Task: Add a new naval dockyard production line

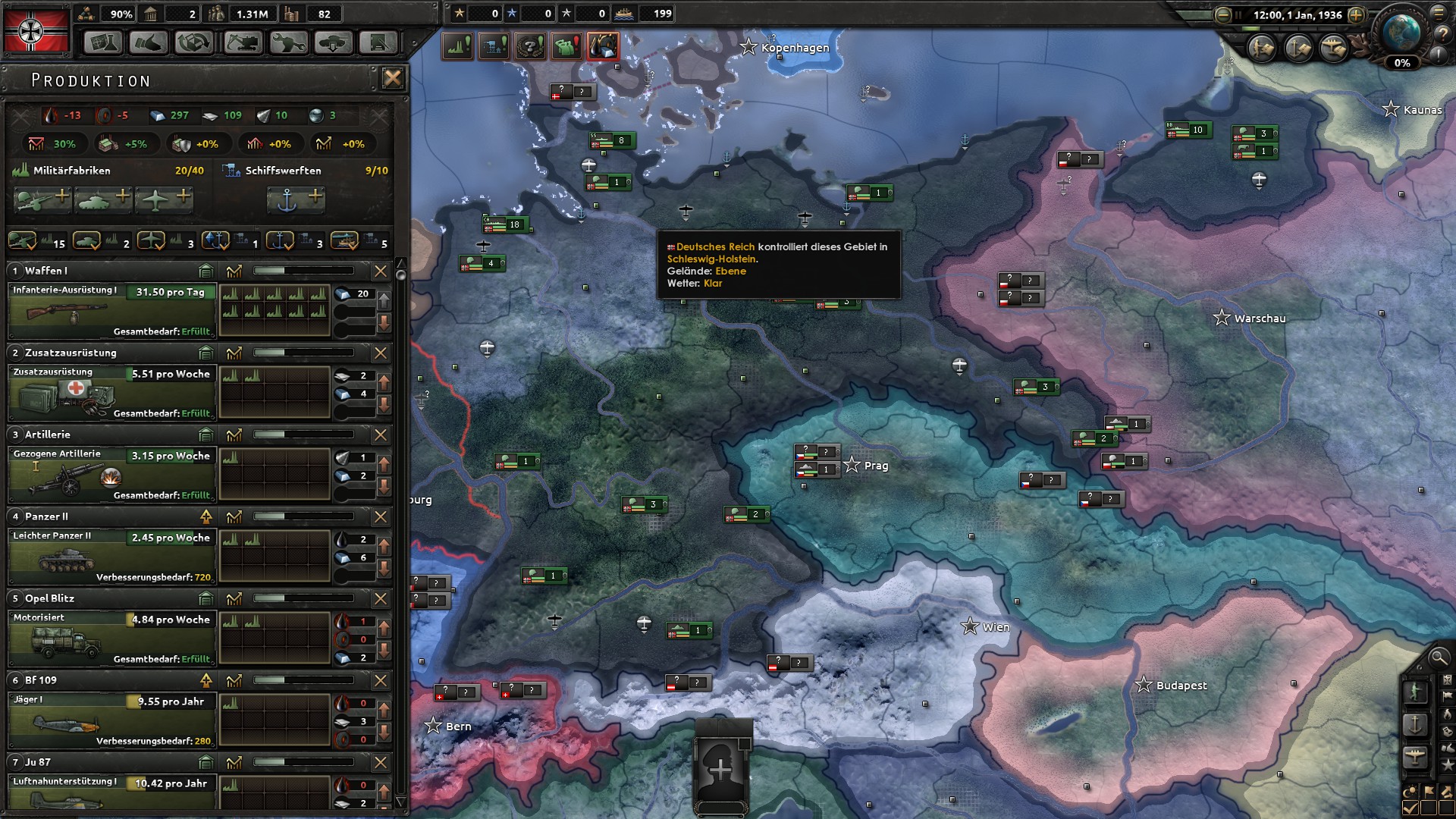Action: point(296,200)
